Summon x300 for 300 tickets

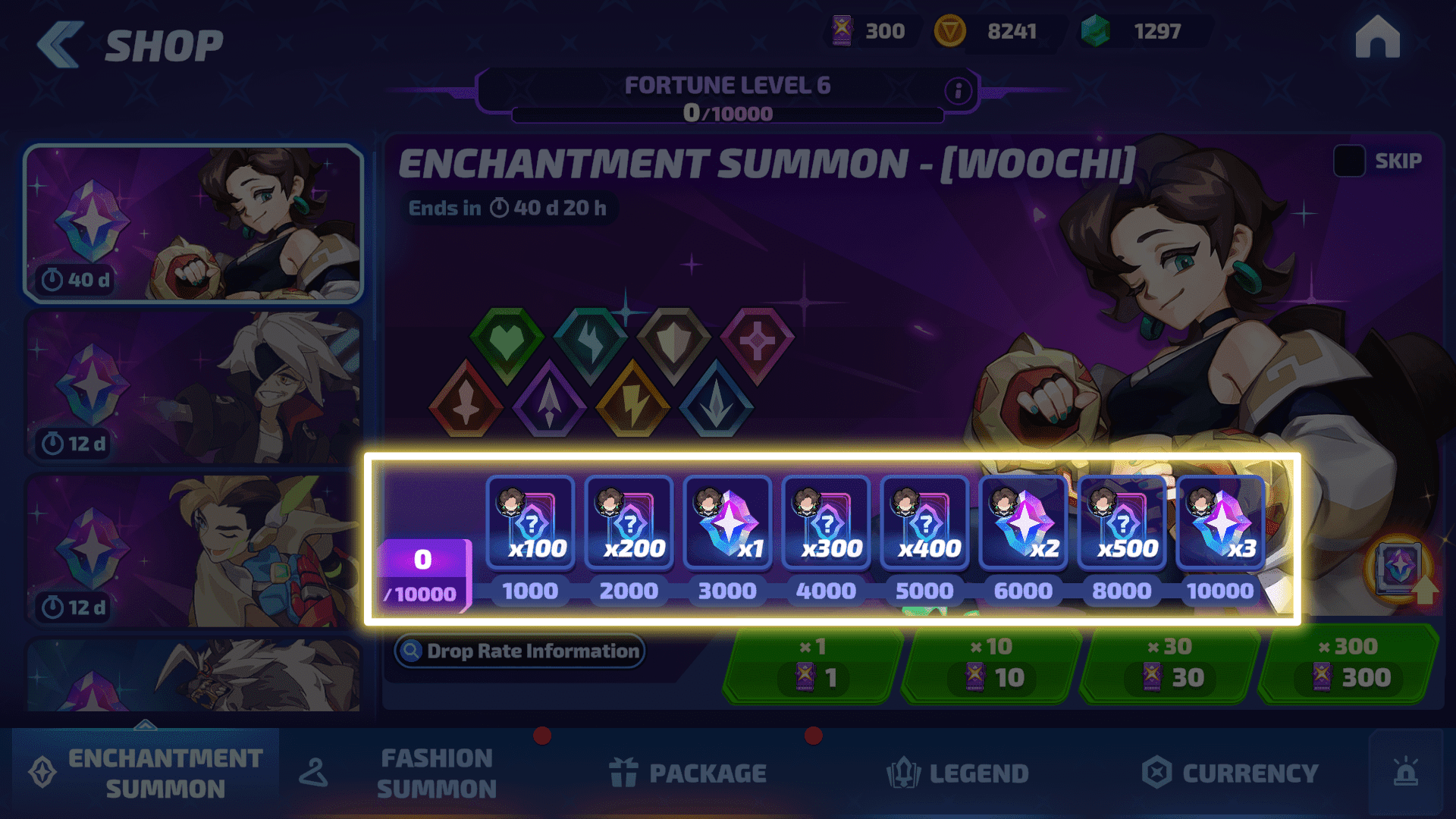tap(1350, 665)
